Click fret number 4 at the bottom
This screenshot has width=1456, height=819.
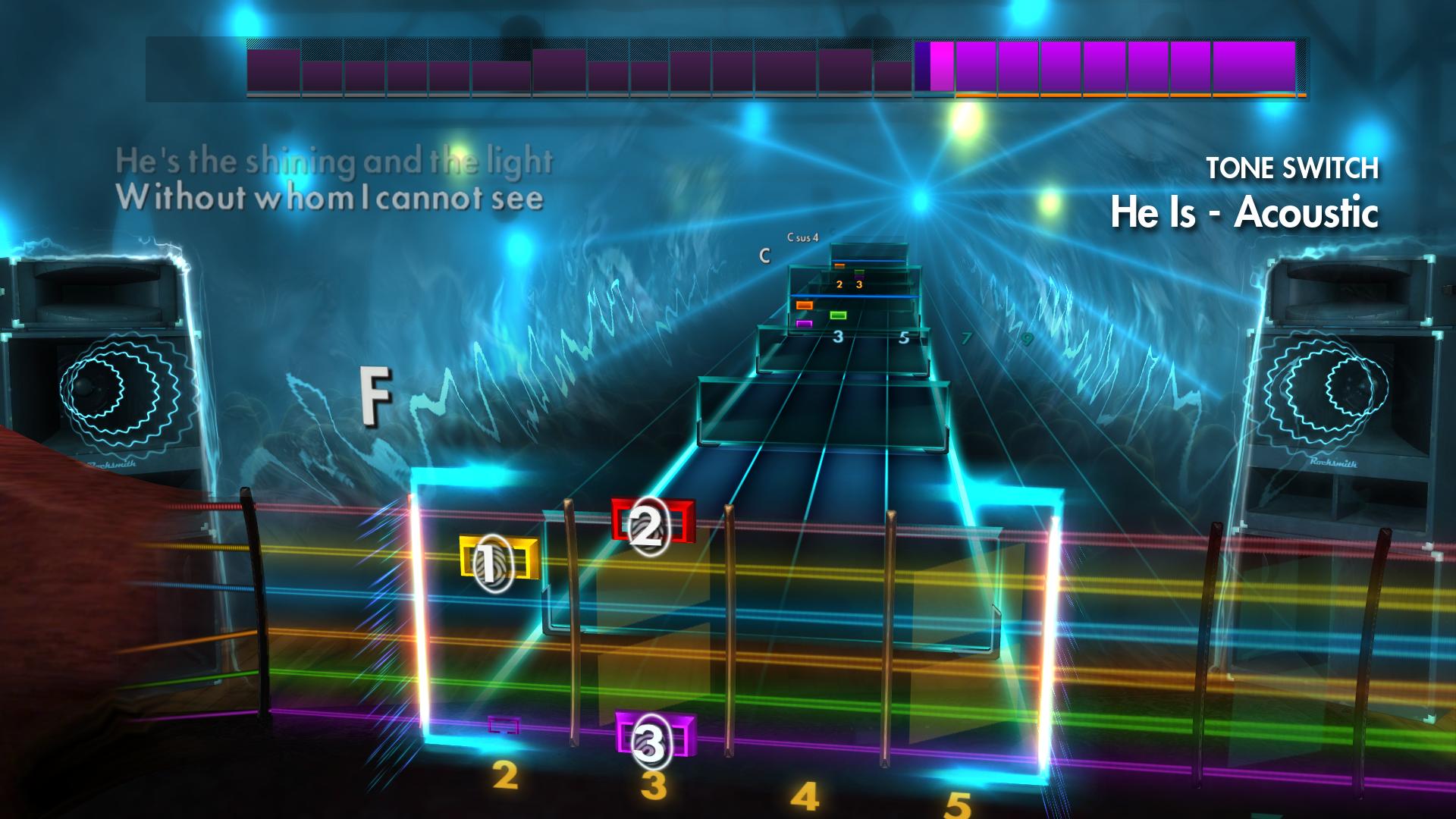804,794
